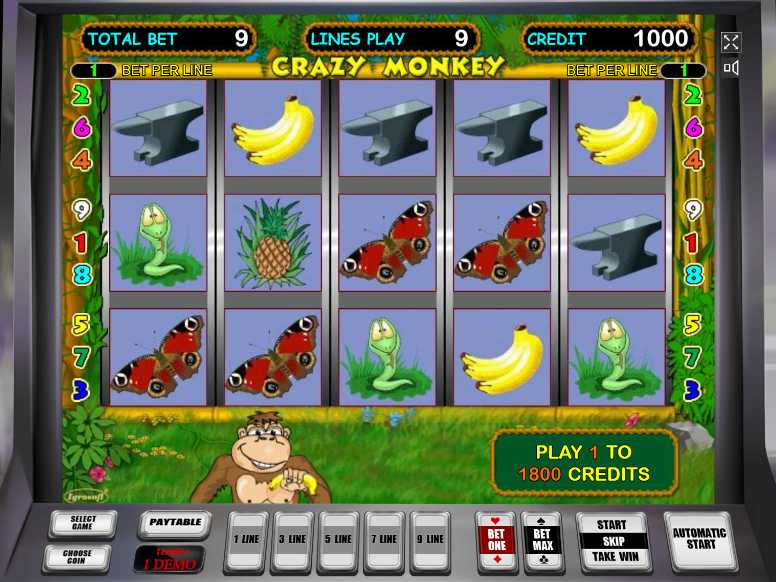This screenshot has width=776, height=582.
Task: Show the Paytable
Action: point(175,523)
